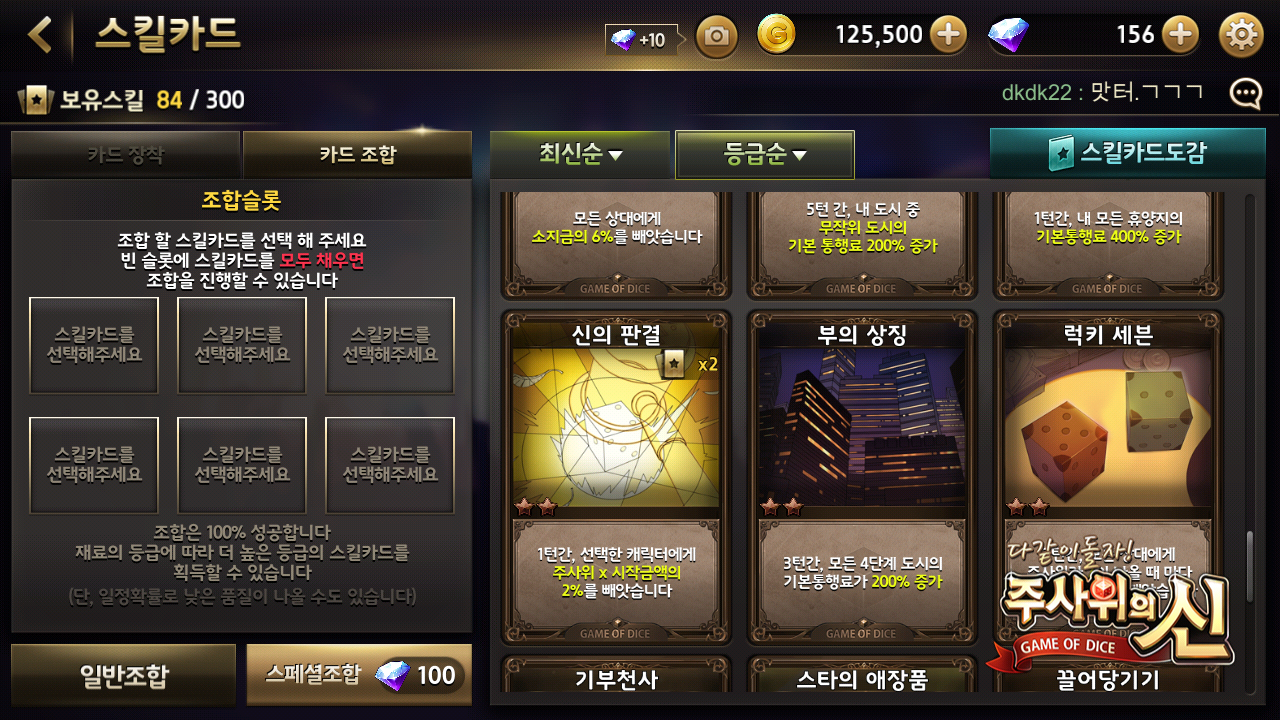Sort cards by 등급순
This screenshot has height=720, width=1280.
tap(765, 155)
